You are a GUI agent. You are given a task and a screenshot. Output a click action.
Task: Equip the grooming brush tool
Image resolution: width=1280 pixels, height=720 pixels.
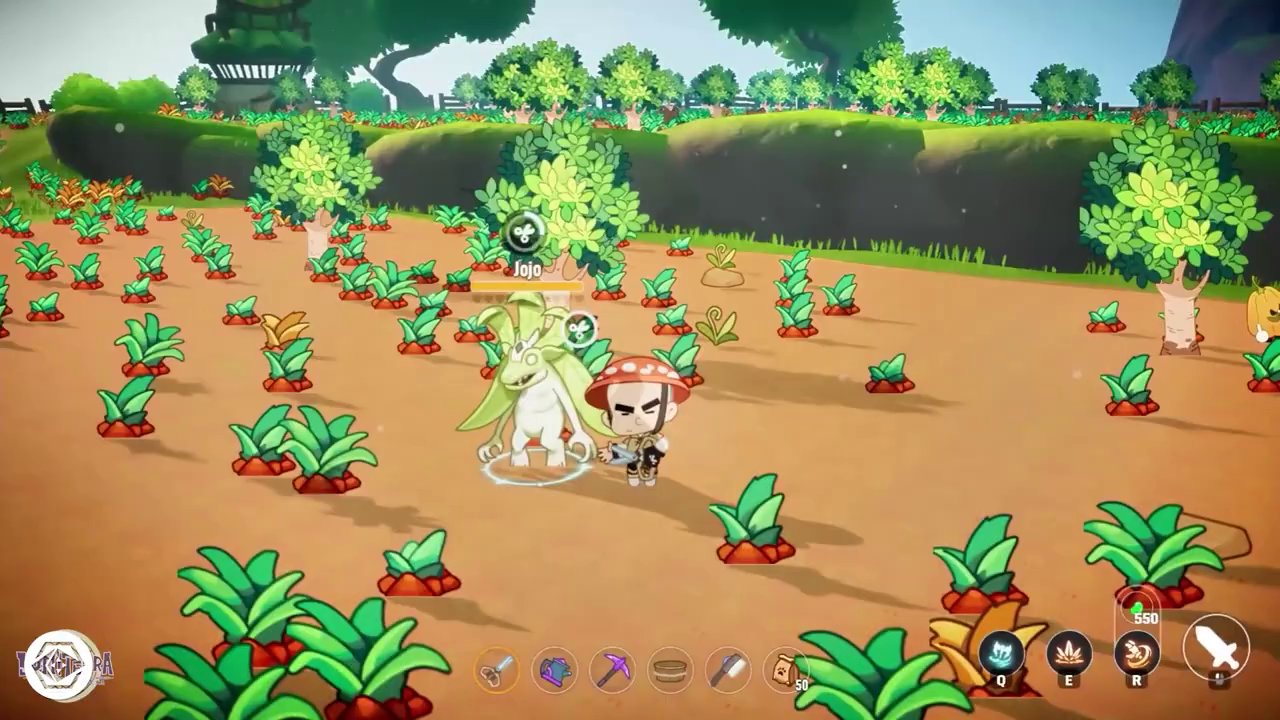click(x=728, y=670)
